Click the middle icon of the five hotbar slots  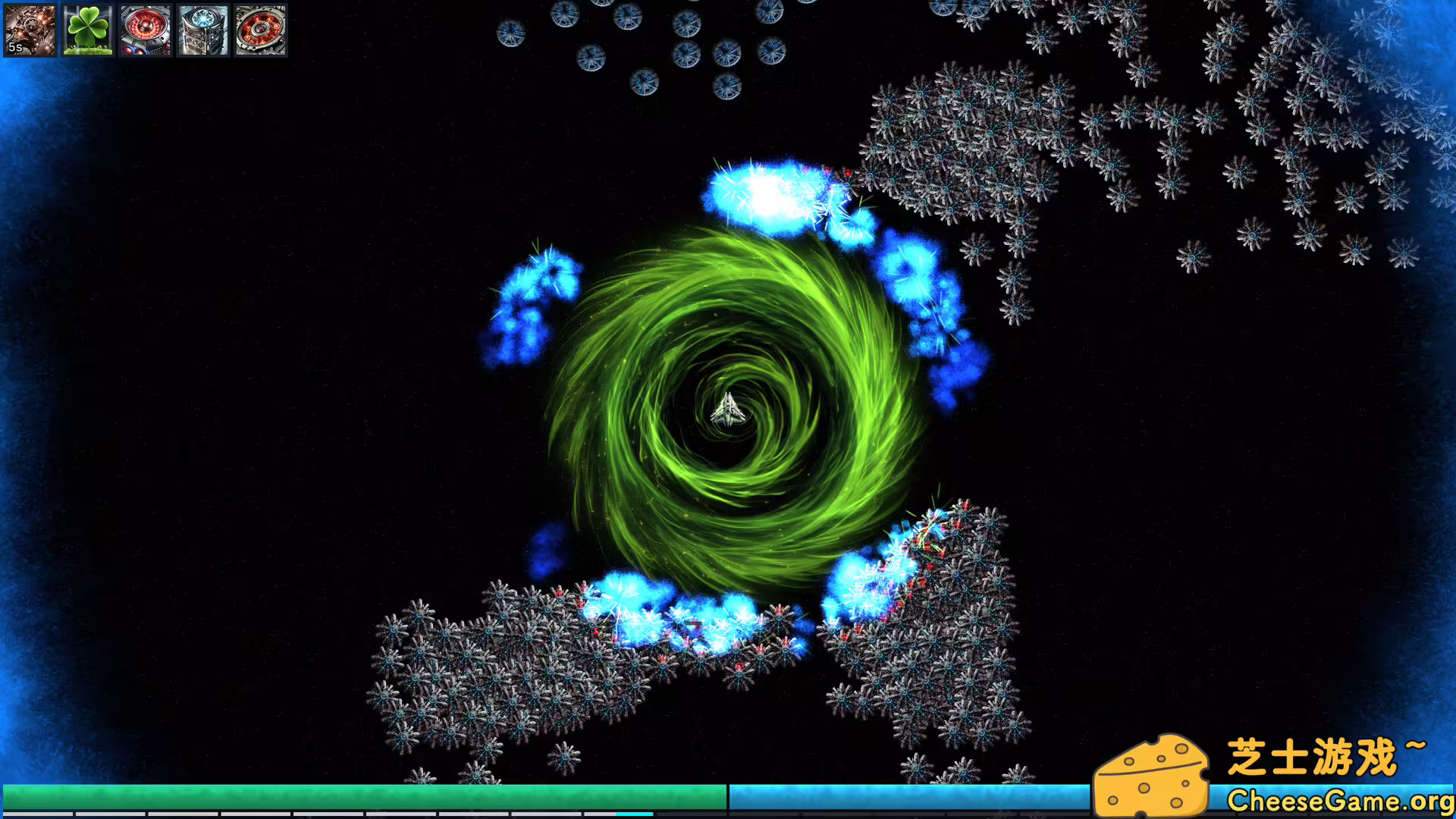pyautogui.click(x=145, y=30)
